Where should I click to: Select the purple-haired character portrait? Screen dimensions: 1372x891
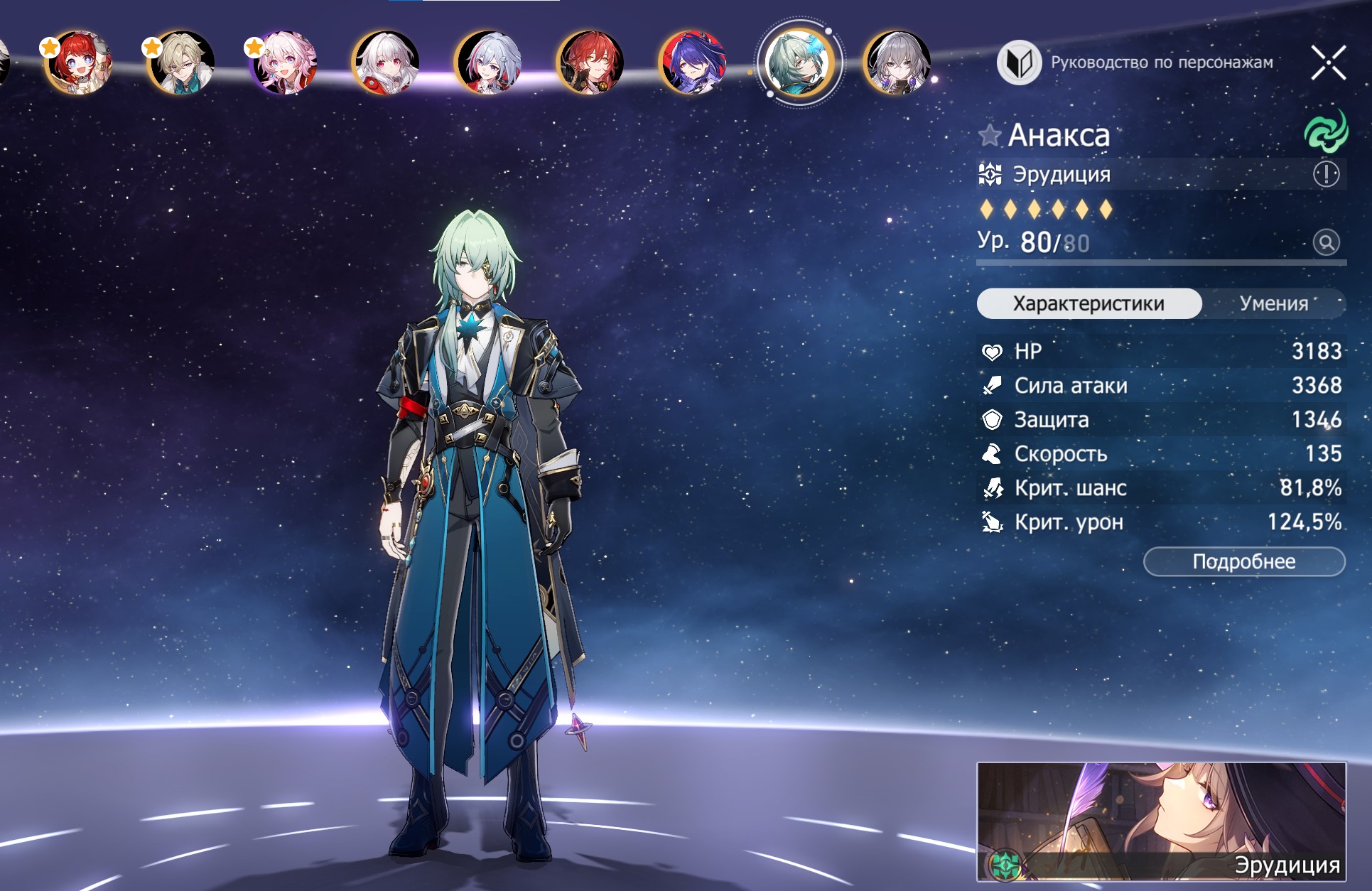pyautogui.click(x=692, y=63)
